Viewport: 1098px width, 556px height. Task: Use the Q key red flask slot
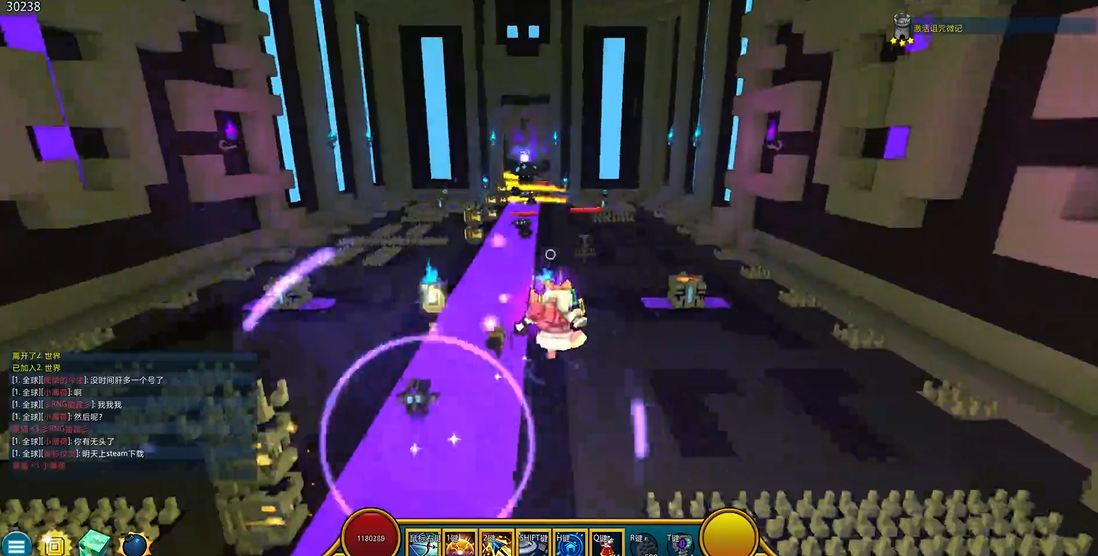(x=606, y=544)
